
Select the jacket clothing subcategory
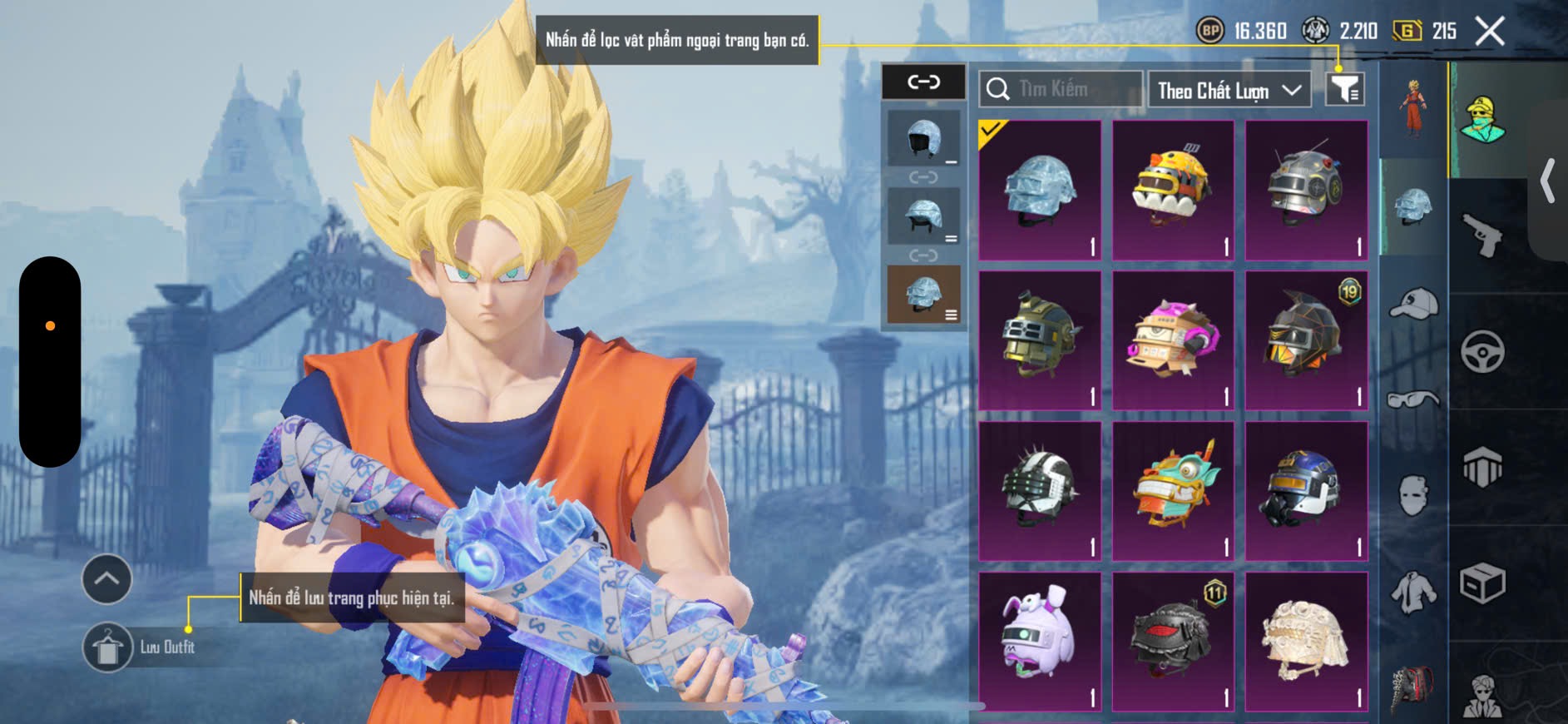click(1413, 592)
